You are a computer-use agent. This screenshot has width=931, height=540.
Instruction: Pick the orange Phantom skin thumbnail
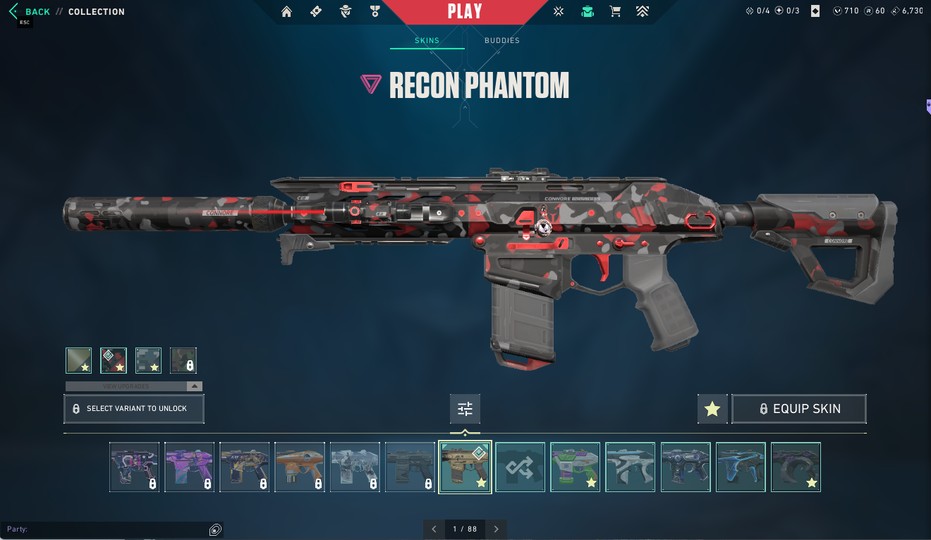(x=299, y=467)
